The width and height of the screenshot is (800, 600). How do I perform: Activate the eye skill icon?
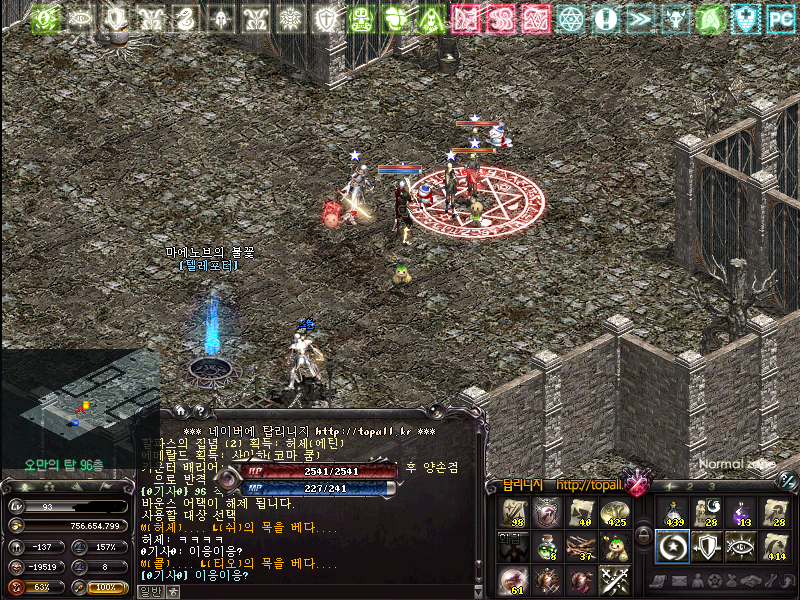point(741,546)
